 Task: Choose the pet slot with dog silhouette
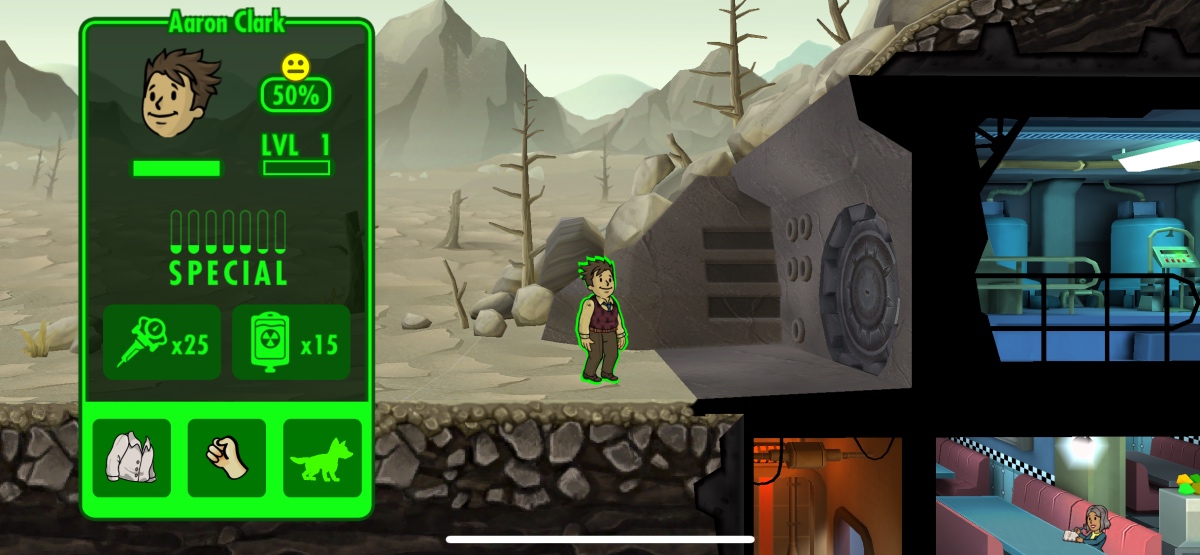pos(322,458)
